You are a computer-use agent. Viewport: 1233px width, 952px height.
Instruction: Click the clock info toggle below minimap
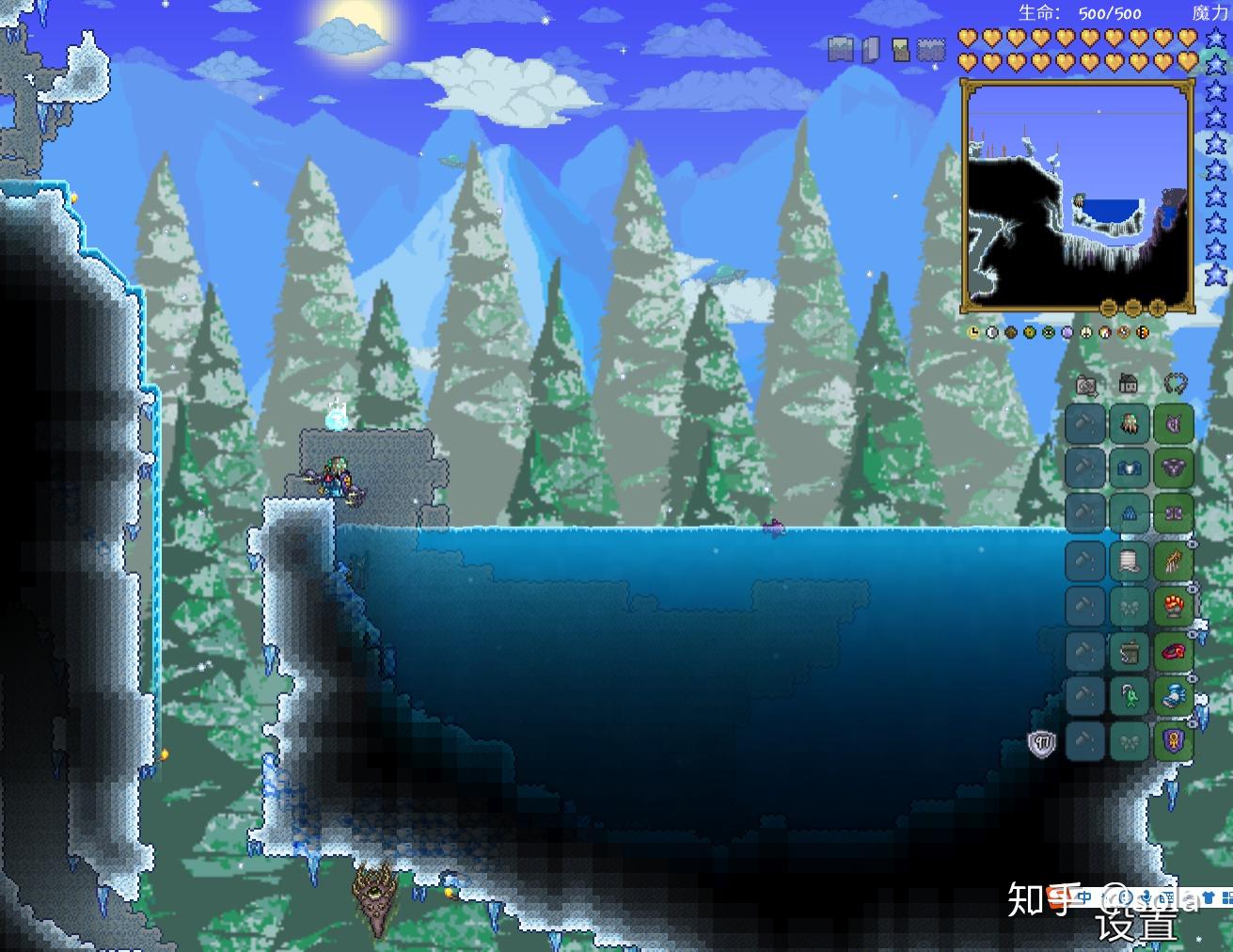[973, 332]
